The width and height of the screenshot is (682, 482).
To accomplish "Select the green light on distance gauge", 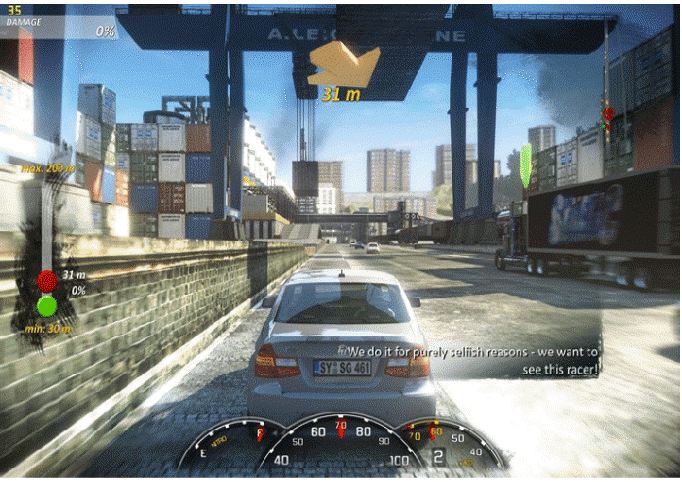I will 47,305.
